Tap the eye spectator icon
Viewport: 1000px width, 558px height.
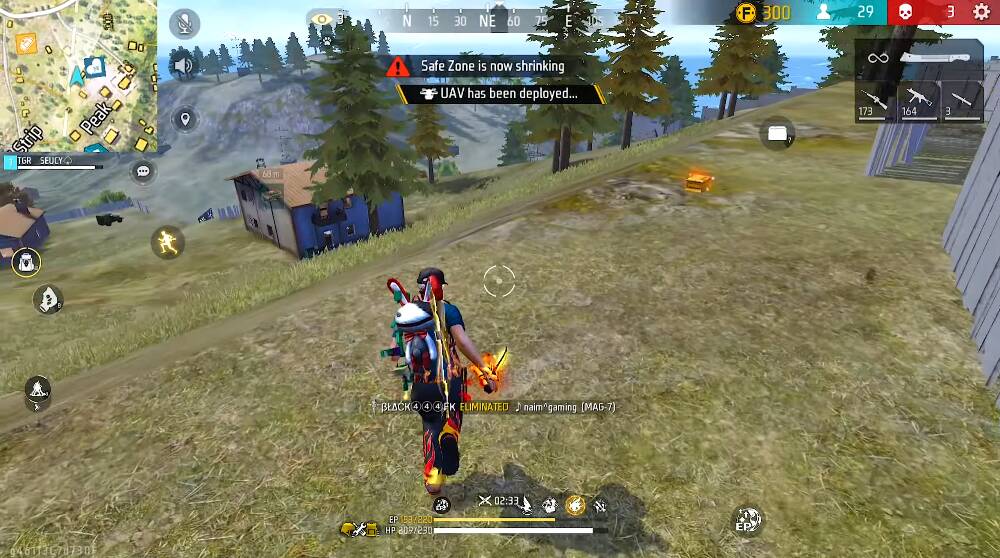(321, 17)
